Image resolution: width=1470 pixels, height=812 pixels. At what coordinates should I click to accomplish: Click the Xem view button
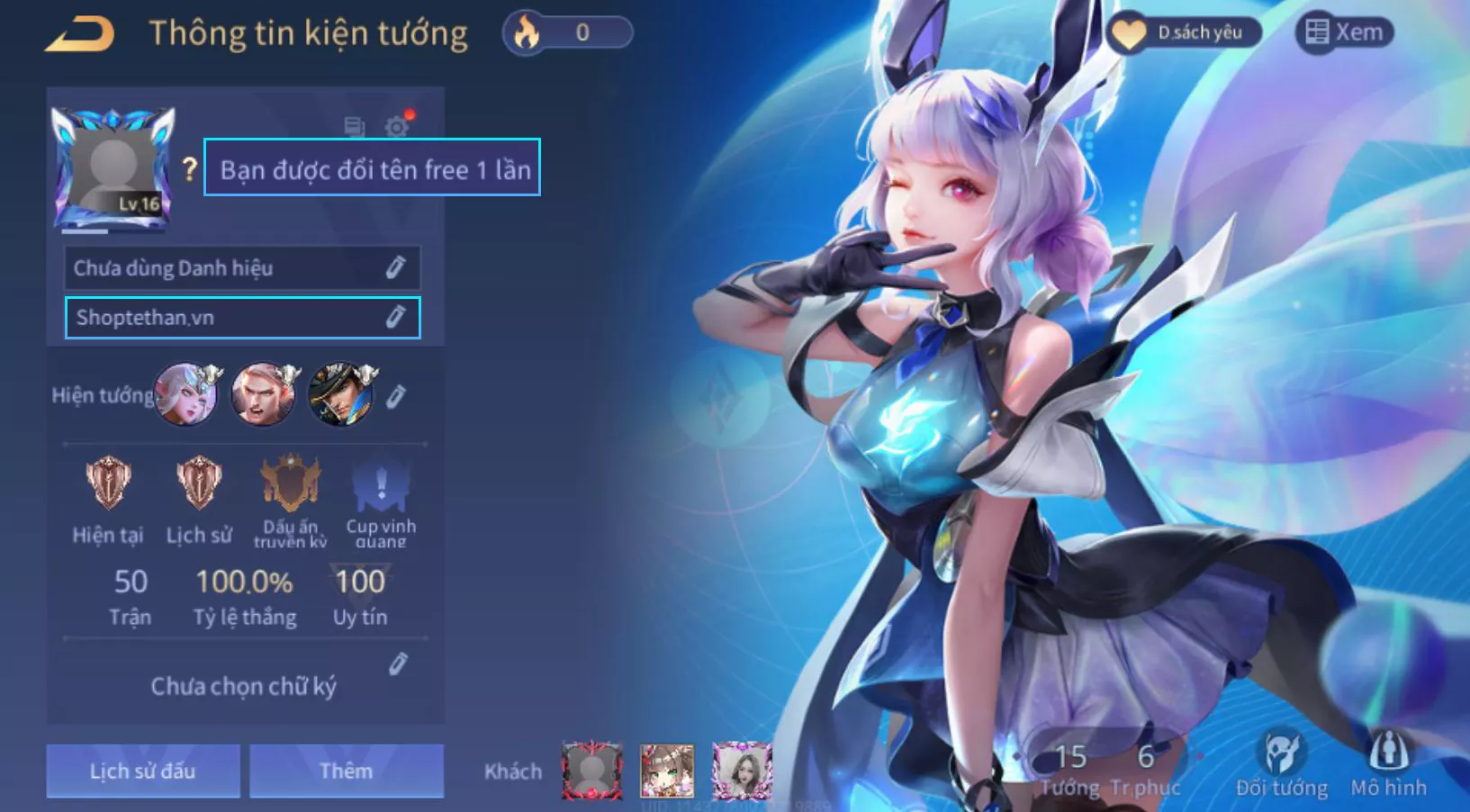(1344, 32)
